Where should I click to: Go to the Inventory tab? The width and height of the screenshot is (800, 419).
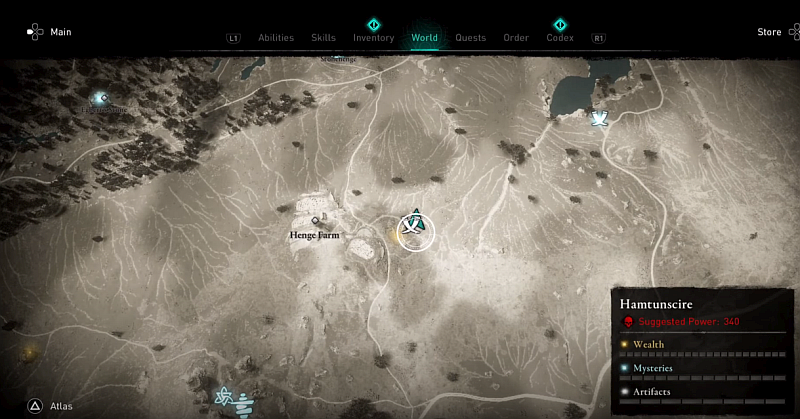(x=374, y=38)
